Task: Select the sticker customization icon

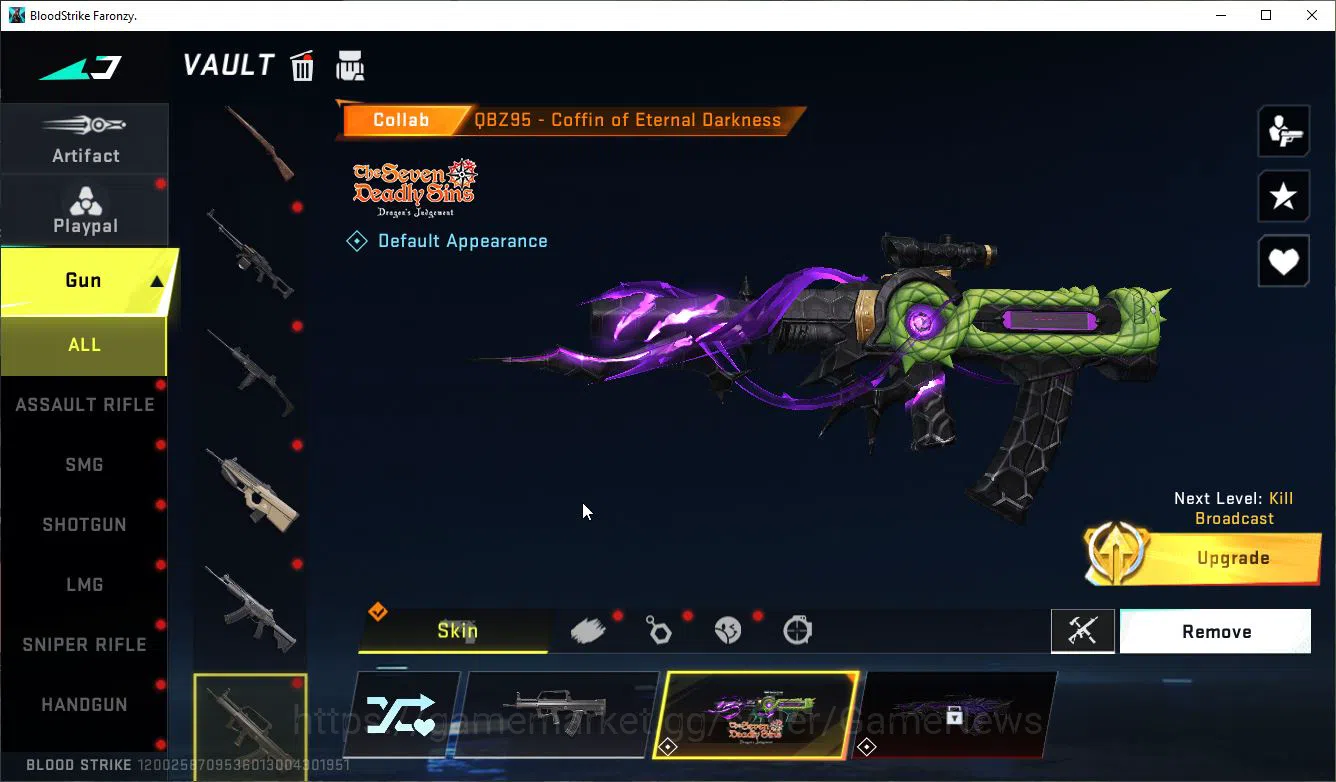Action: coord(728,630)
